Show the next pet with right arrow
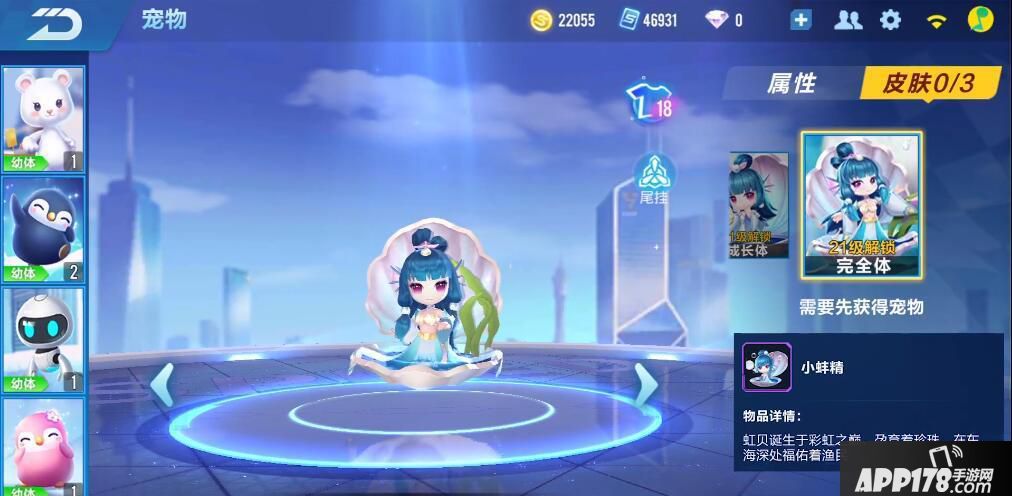The height and width of the screenshot is (496, 1012). tap(646, 385)
